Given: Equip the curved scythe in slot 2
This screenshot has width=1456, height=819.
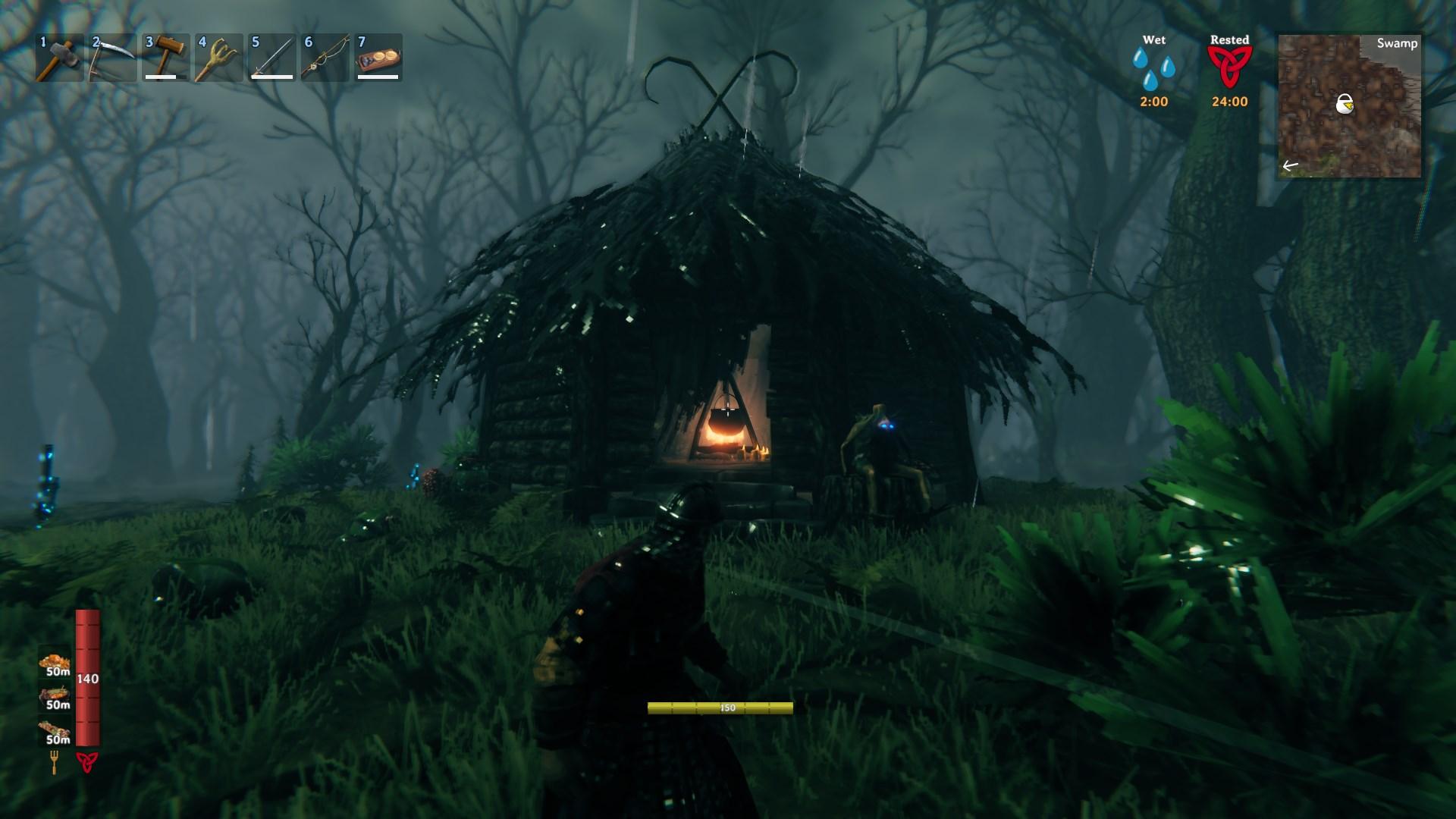Looking at the screenshot, I should (112, 58).
